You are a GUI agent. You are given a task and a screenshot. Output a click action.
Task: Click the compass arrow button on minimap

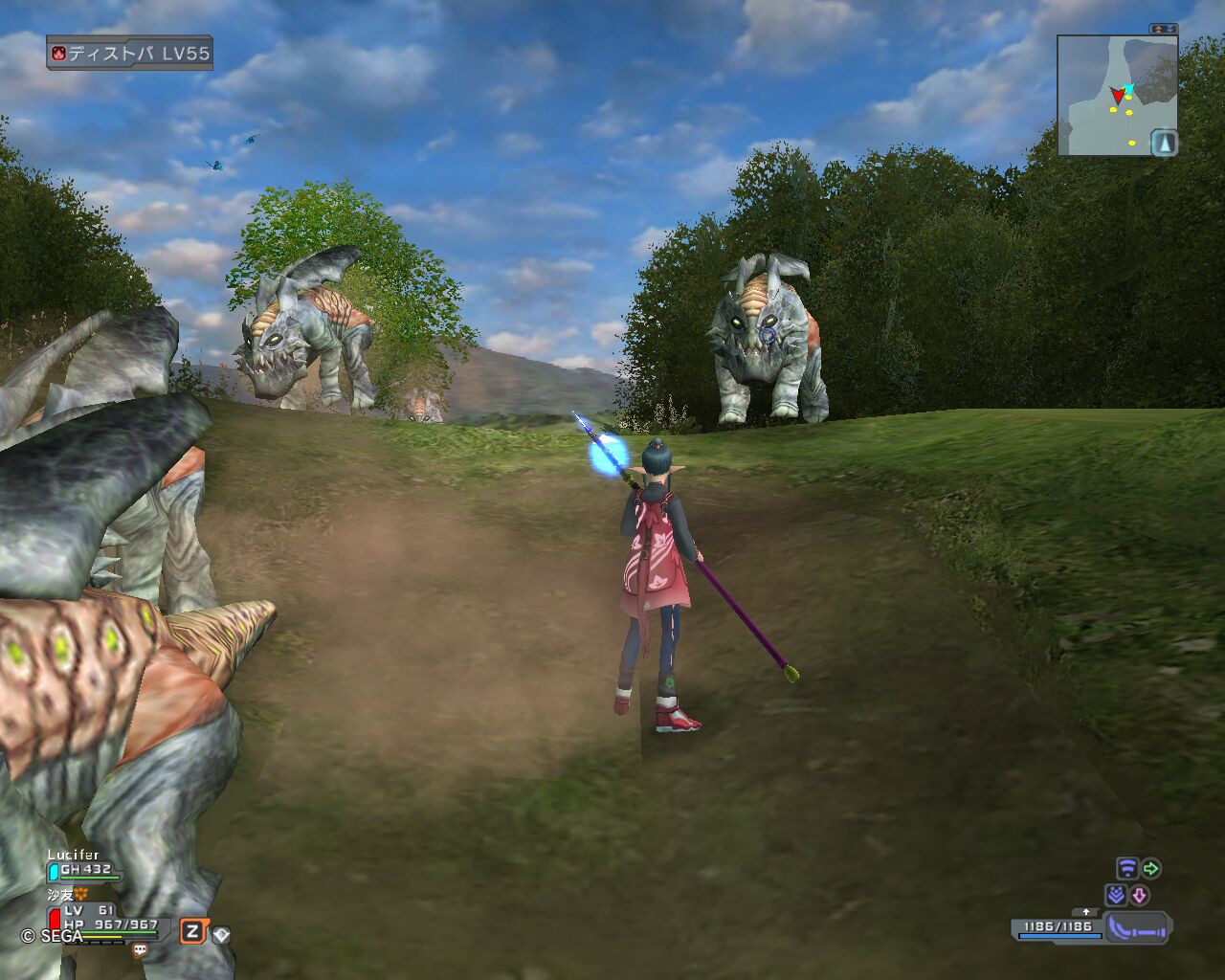pos(1164,144)
